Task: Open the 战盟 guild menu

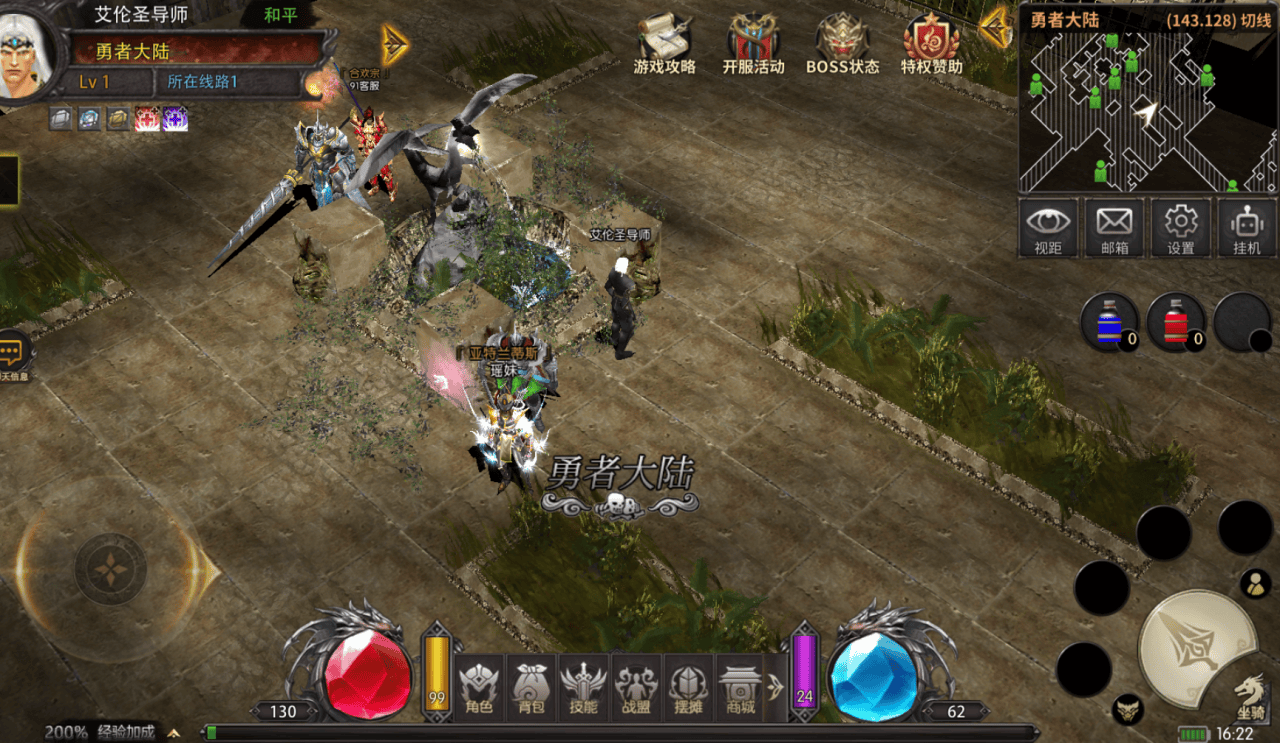Action: coord(634,689)
